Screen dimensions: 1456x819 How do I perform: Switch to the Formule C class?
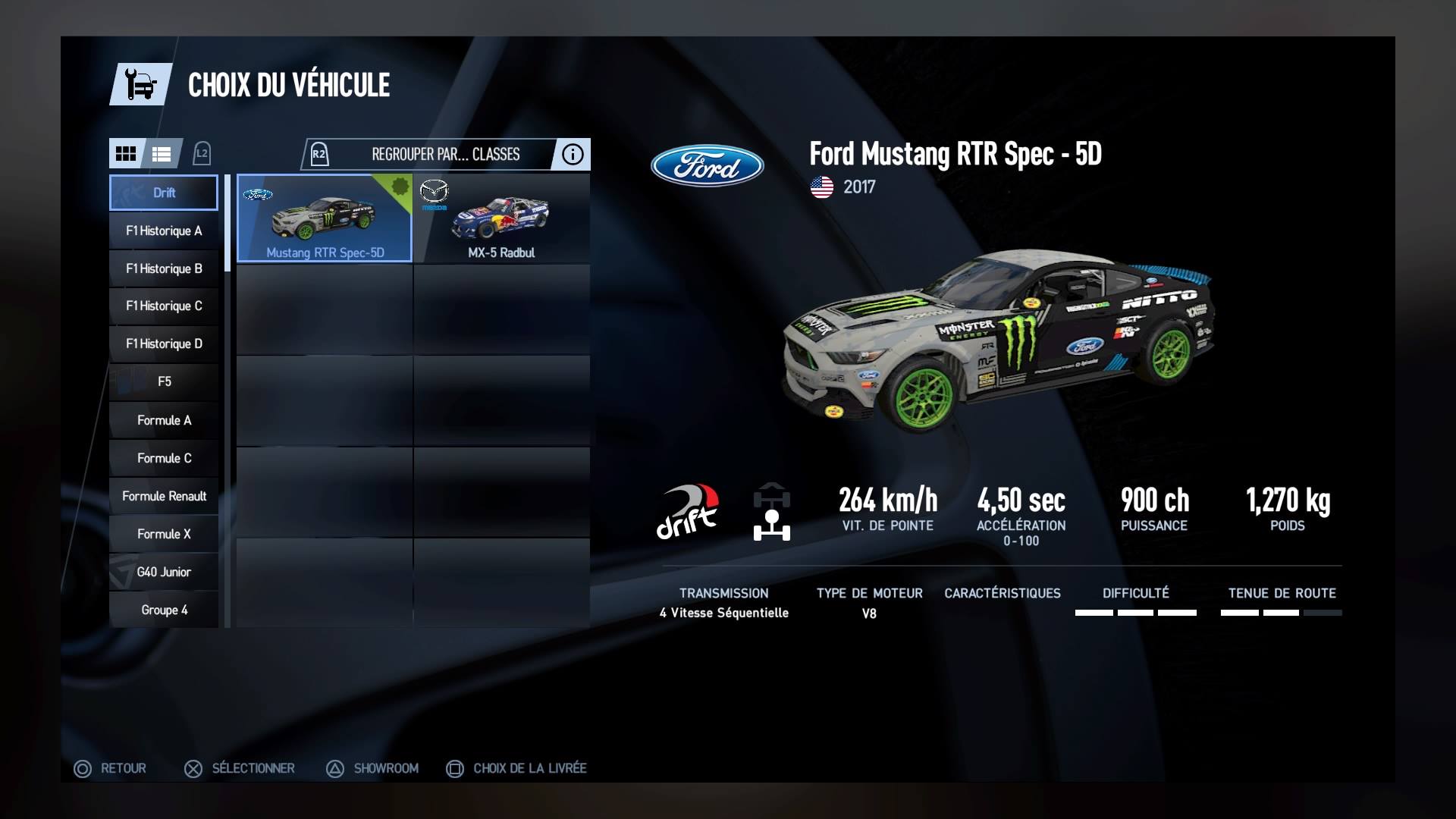tap(164, 458)
